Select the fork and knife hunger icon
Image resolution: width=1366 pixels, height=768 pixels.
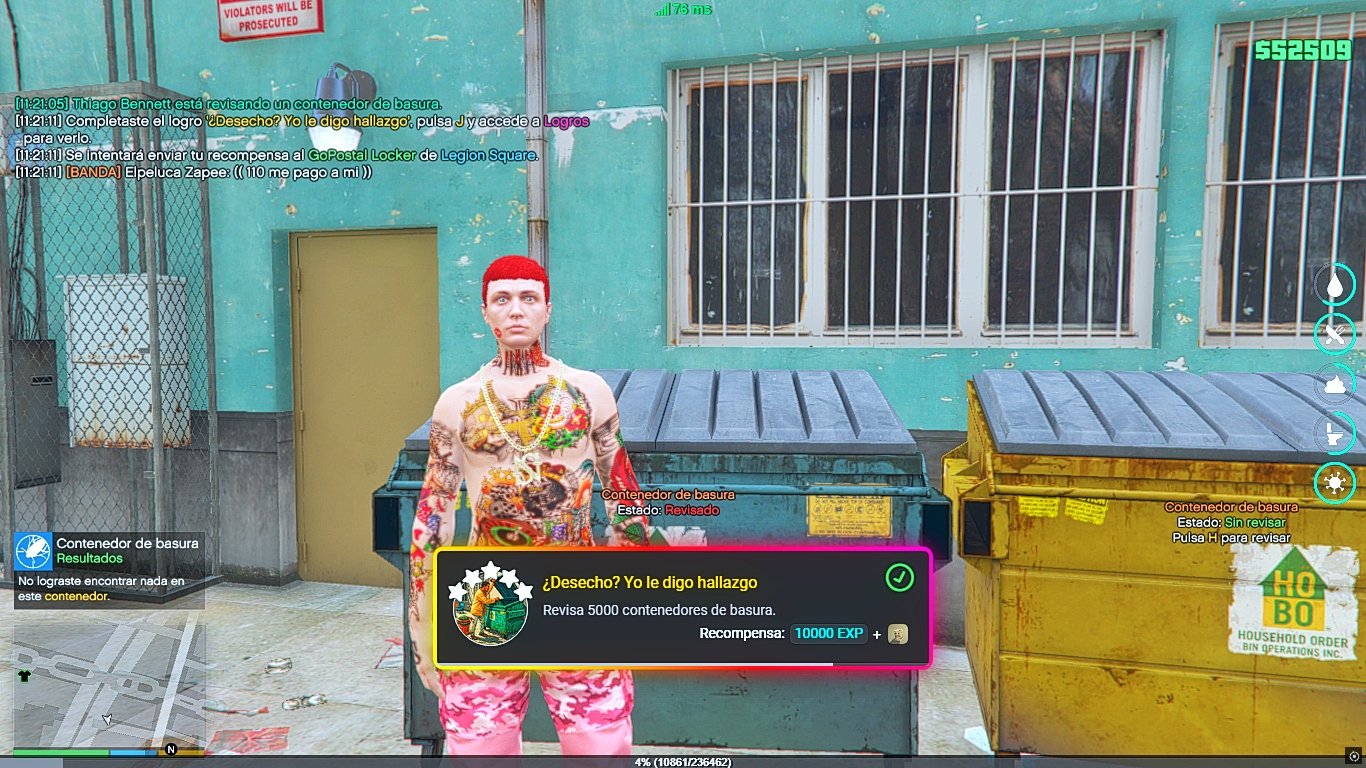pyautogui.click(x=1334, y=333)
